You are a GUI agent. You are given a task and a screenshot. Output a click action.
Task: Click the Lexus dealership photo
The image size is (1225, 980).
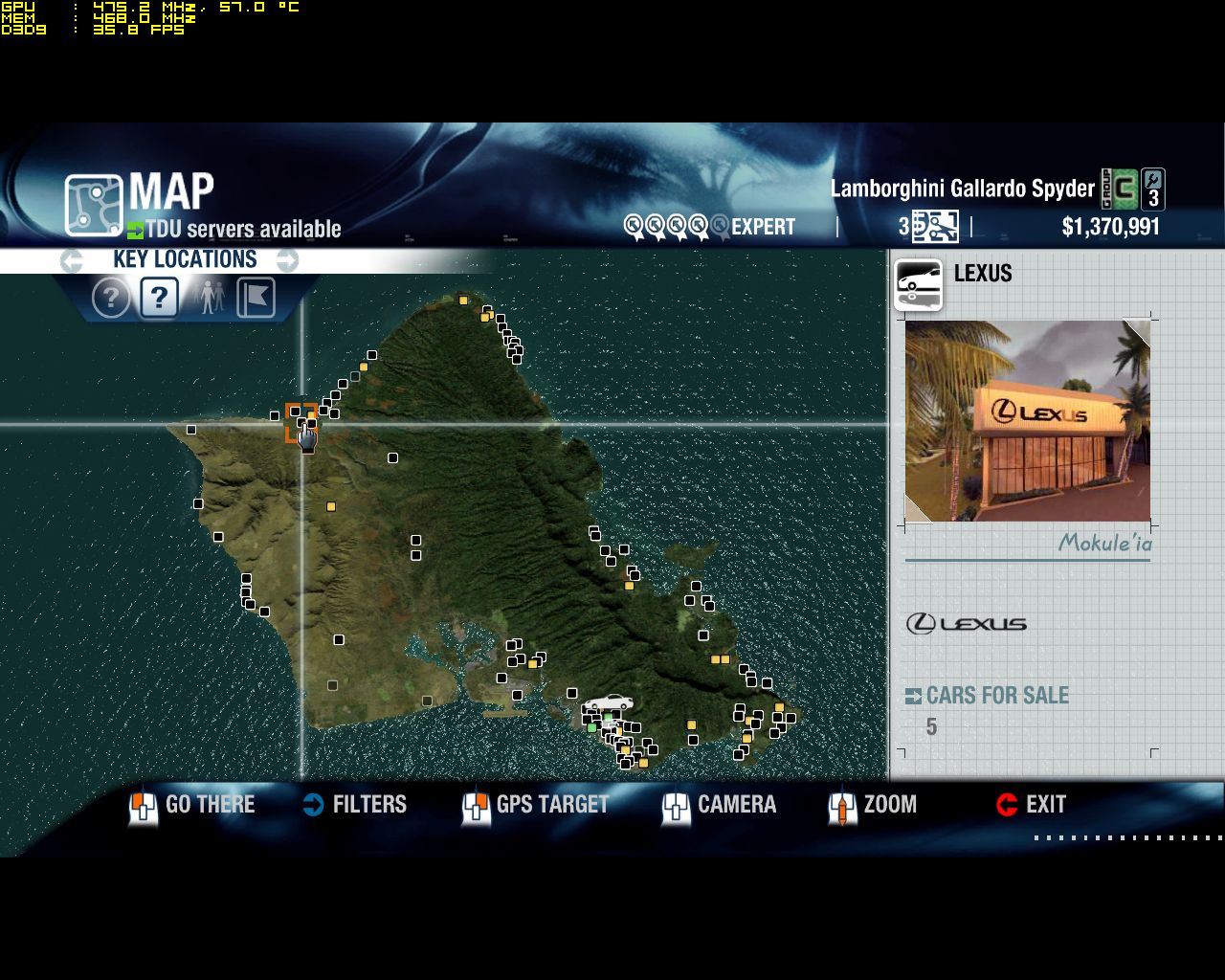click(x=1027, y=421)
